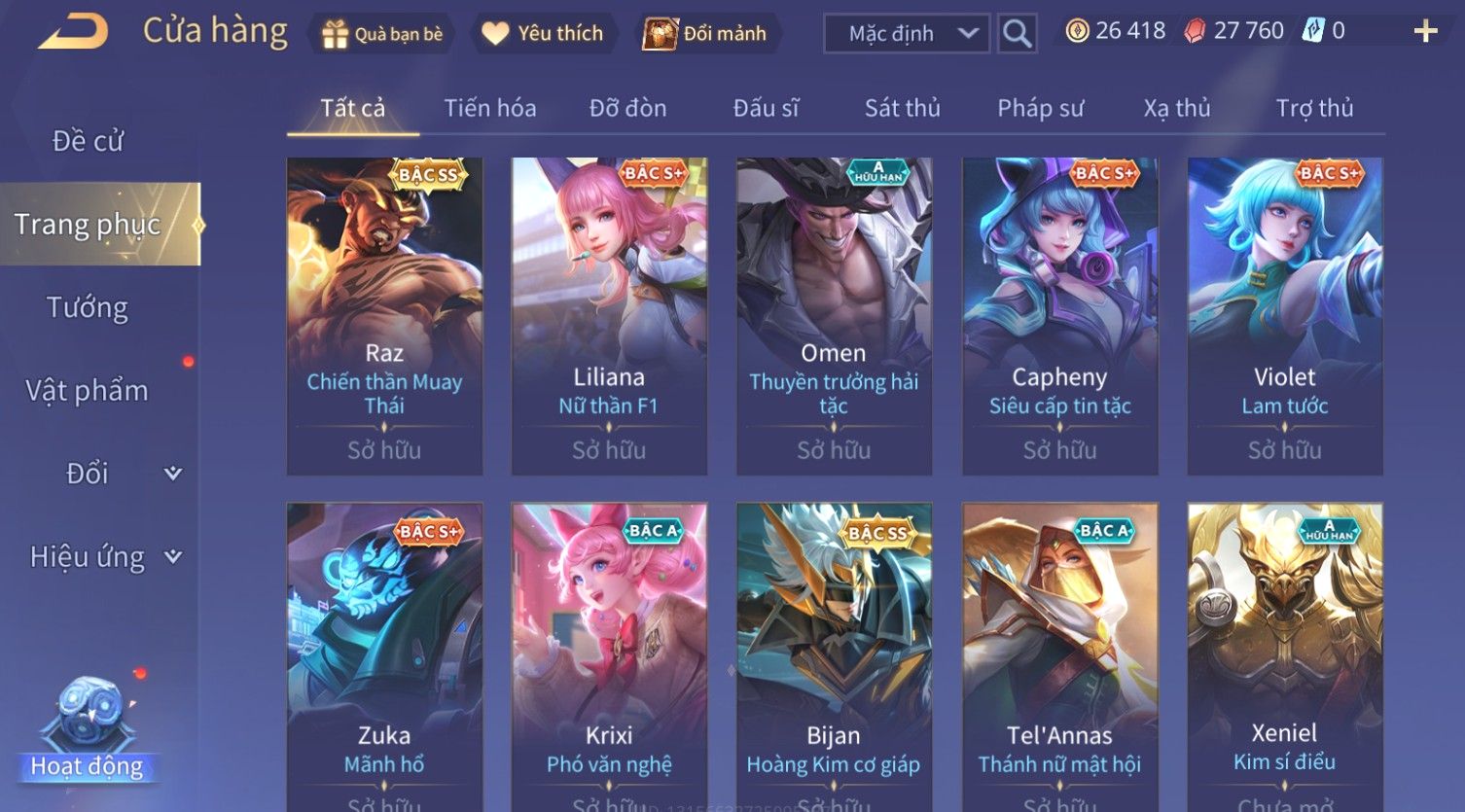Open the Yêu thích favorites list

pyautogui.click(x=543, y=34)
